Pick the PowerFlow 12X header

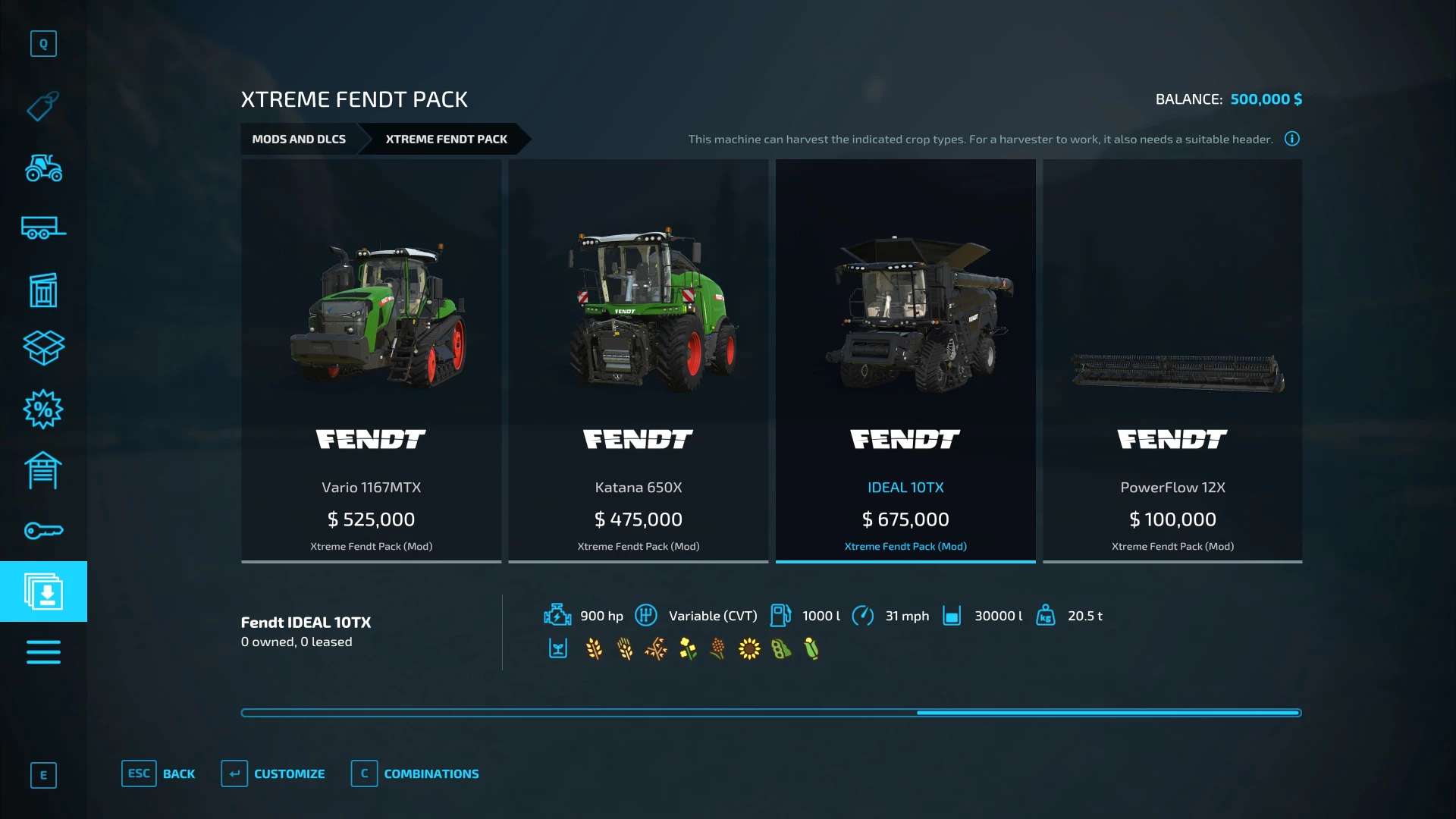pos(1172,360)
